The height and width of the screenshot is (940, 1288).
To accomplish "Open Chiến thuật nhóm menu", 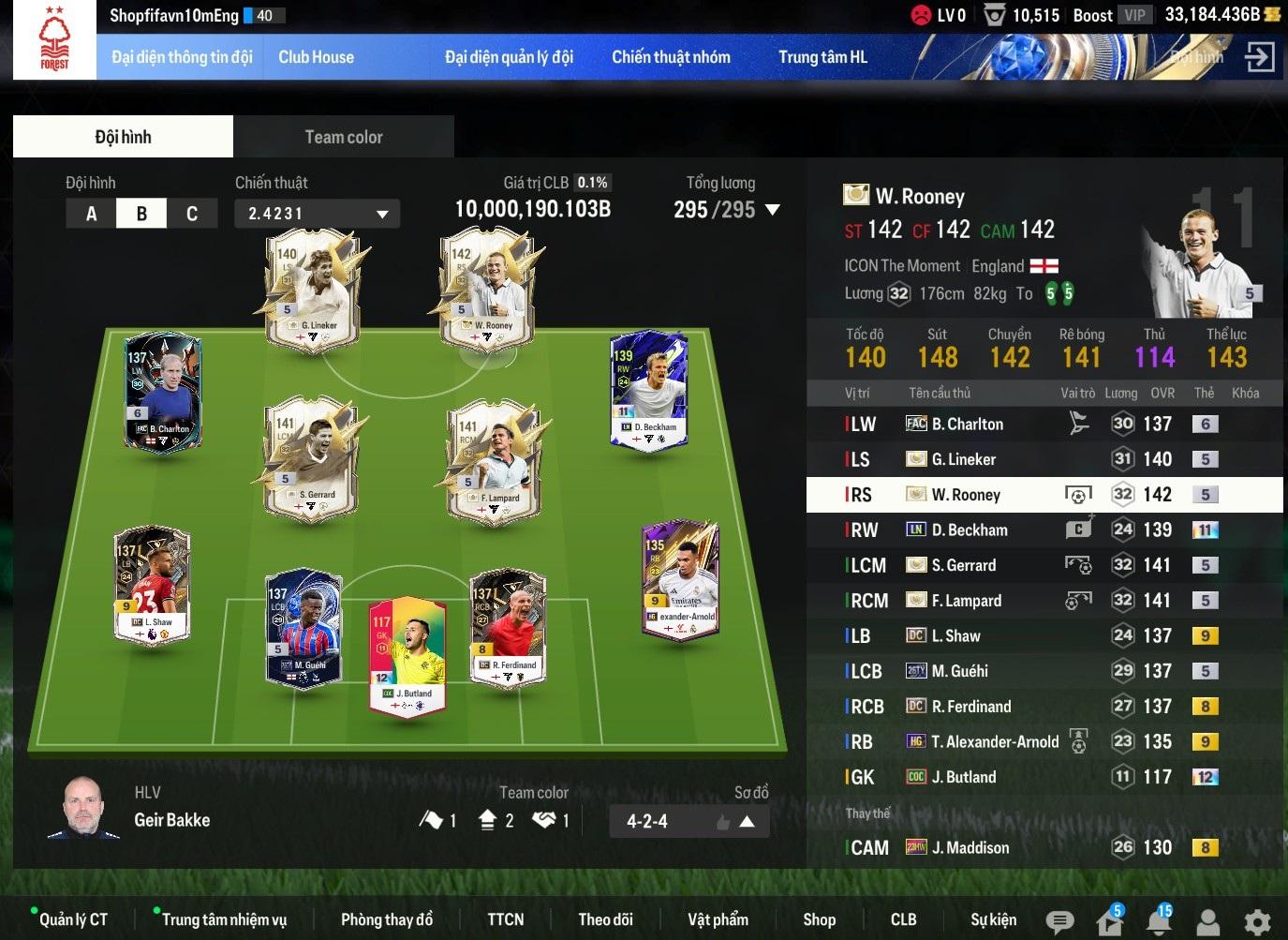I will [671, 57].
